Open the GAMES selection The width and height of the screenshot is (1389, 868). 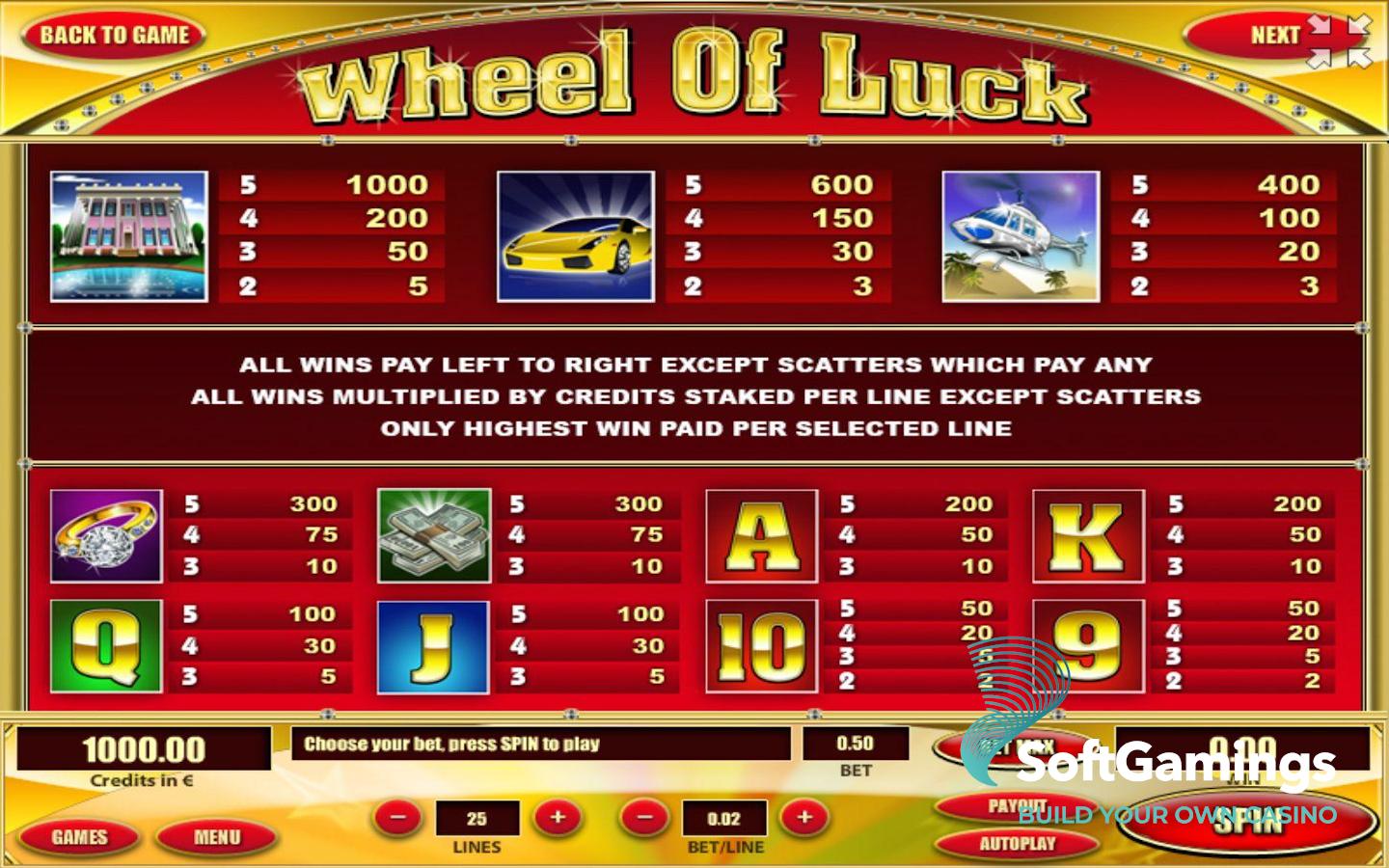78,836
